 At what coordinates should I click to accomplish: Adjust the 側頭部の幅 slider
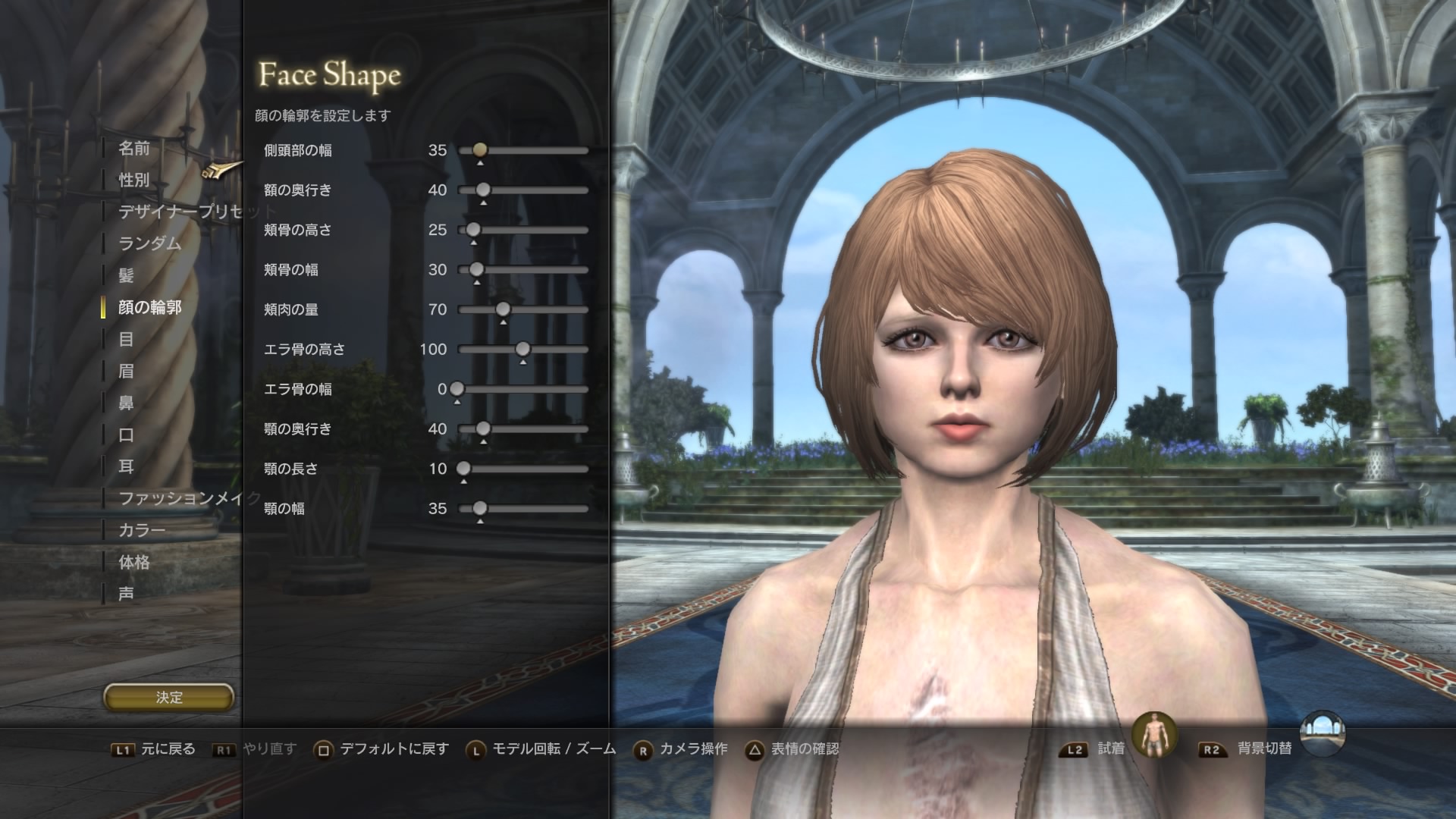click(479, 150)
